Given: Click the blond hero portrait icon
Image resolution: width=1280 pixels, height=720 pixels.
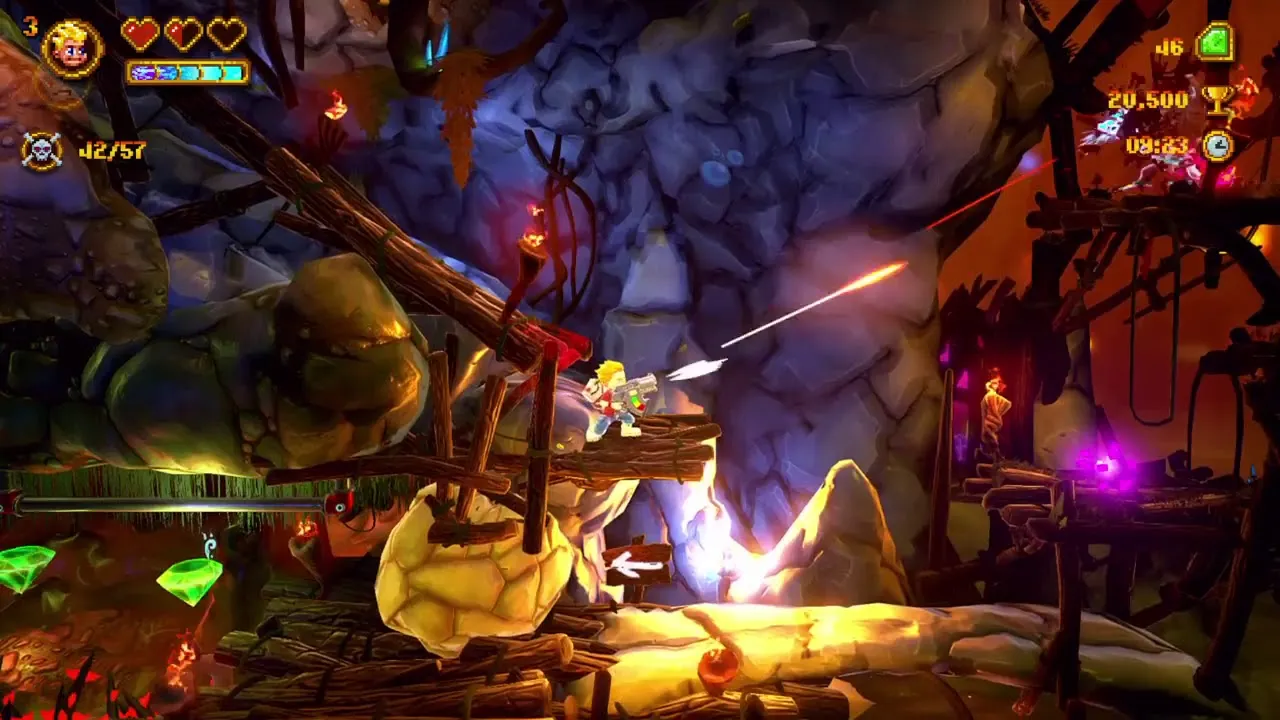Looking at the screenshot, I should click(x=72, y=48).
